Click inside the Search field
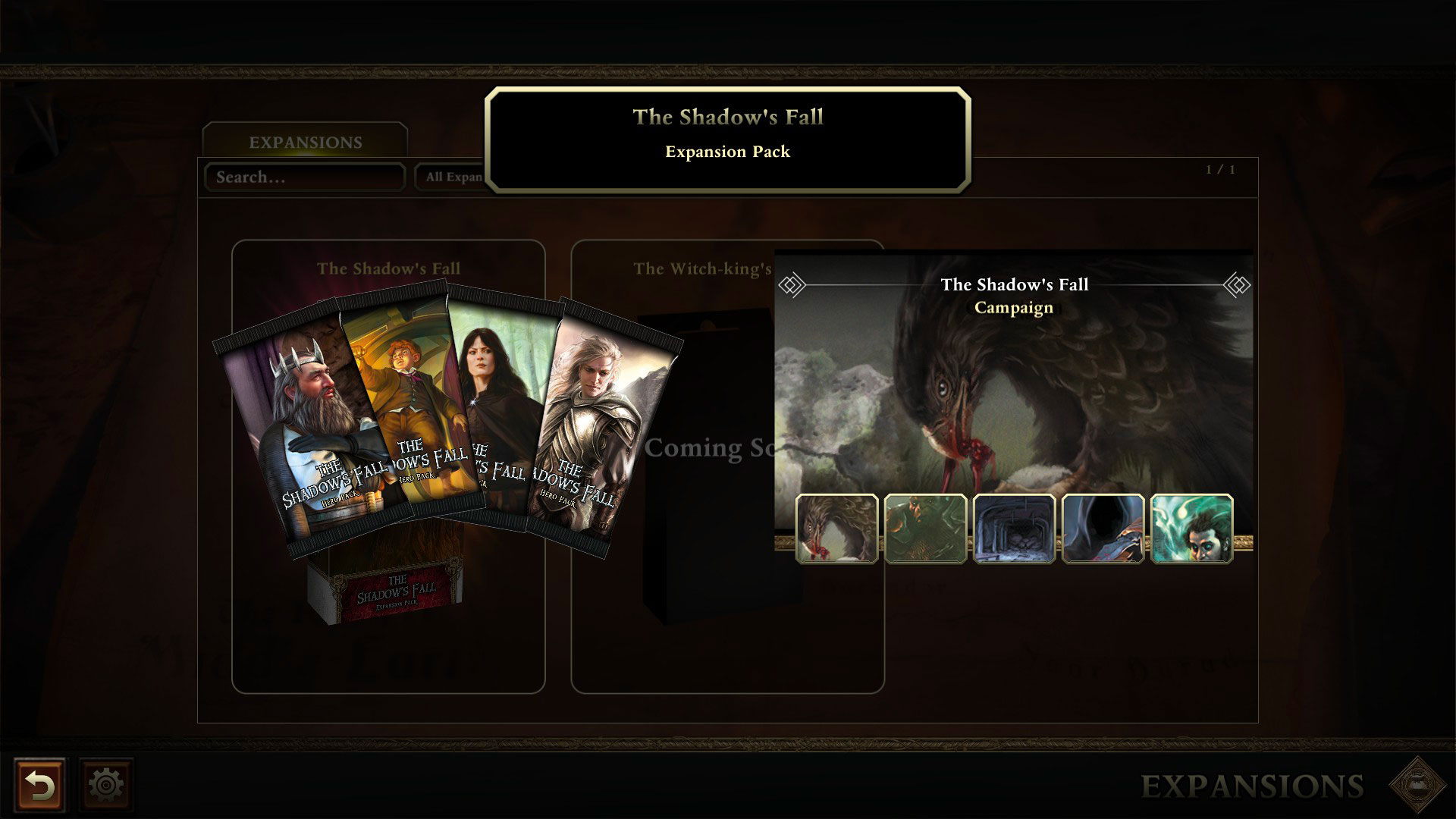This screenshot has width=1456, height=819. tap(303, 177)
